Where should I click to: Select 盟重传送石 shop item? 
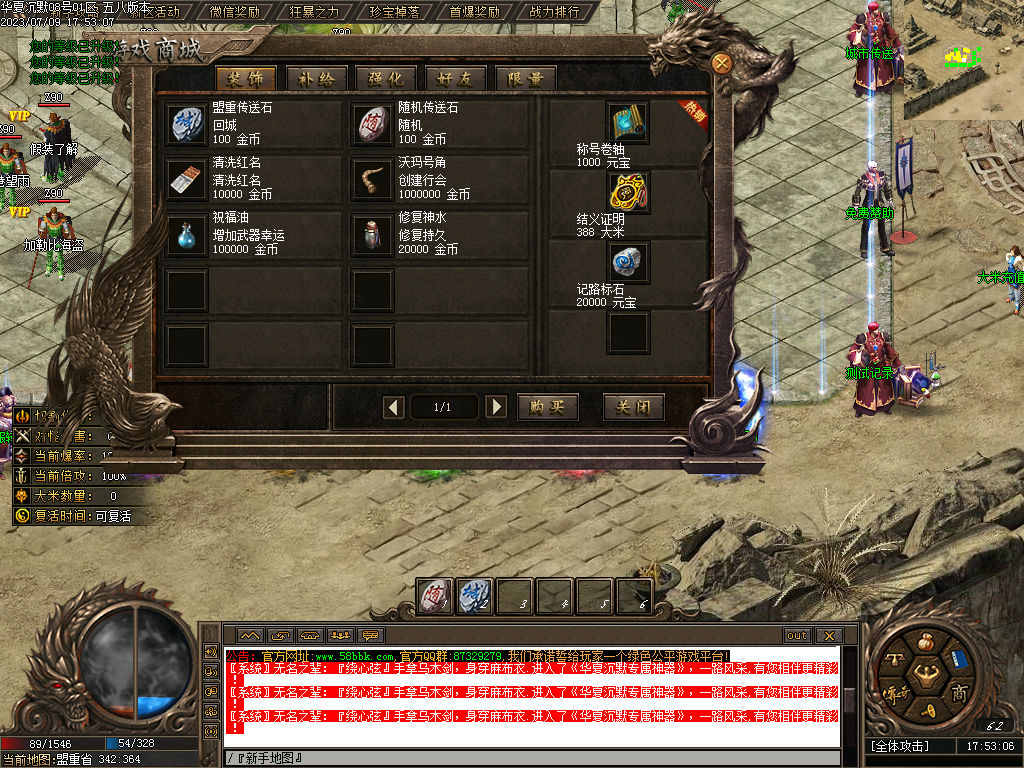point(185,123)
